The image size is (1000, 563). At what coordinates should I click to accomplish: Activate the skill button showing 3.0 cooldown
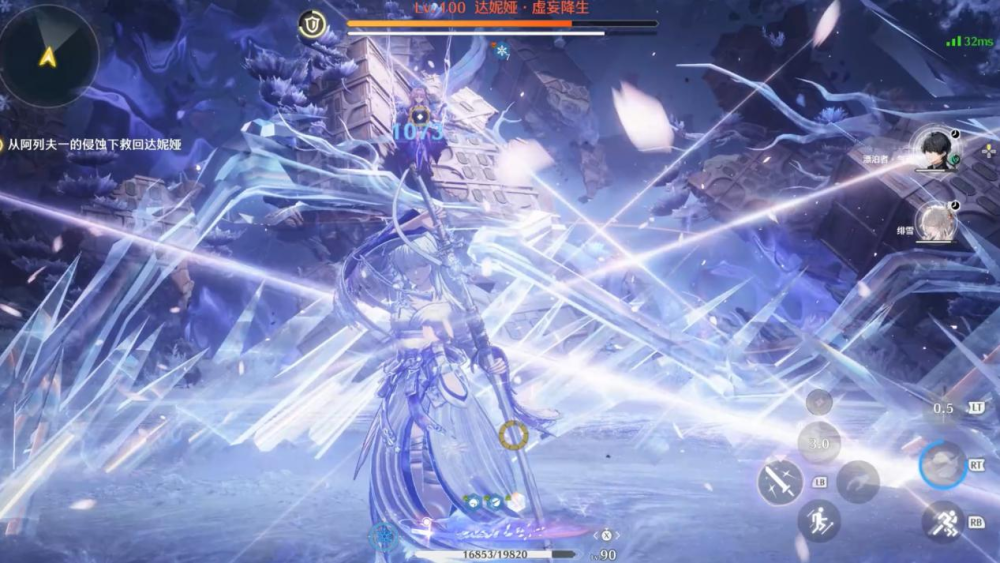tap(819, 442)
